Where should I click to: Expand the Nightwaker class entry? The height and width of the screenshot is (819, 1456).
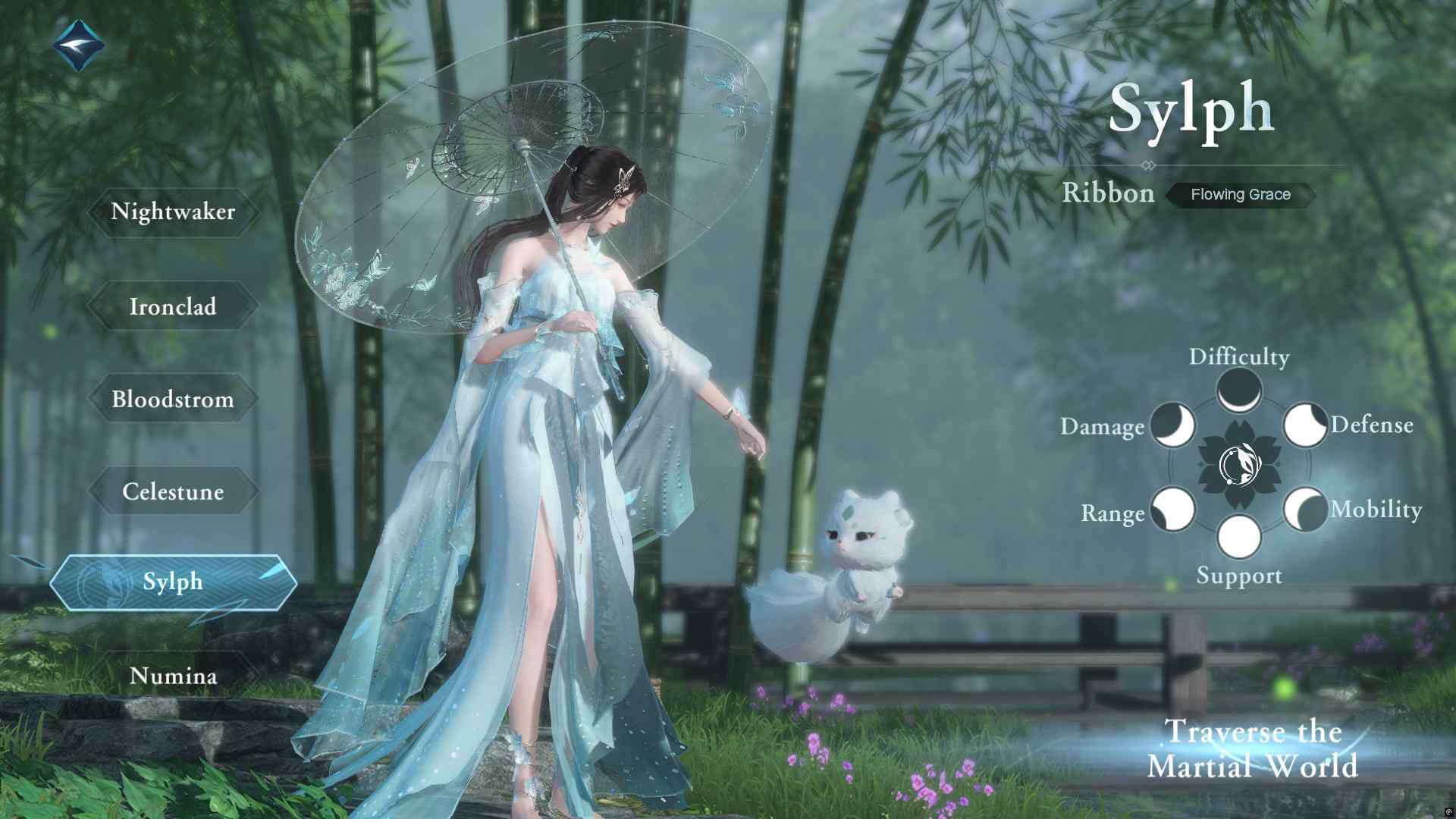173,212
